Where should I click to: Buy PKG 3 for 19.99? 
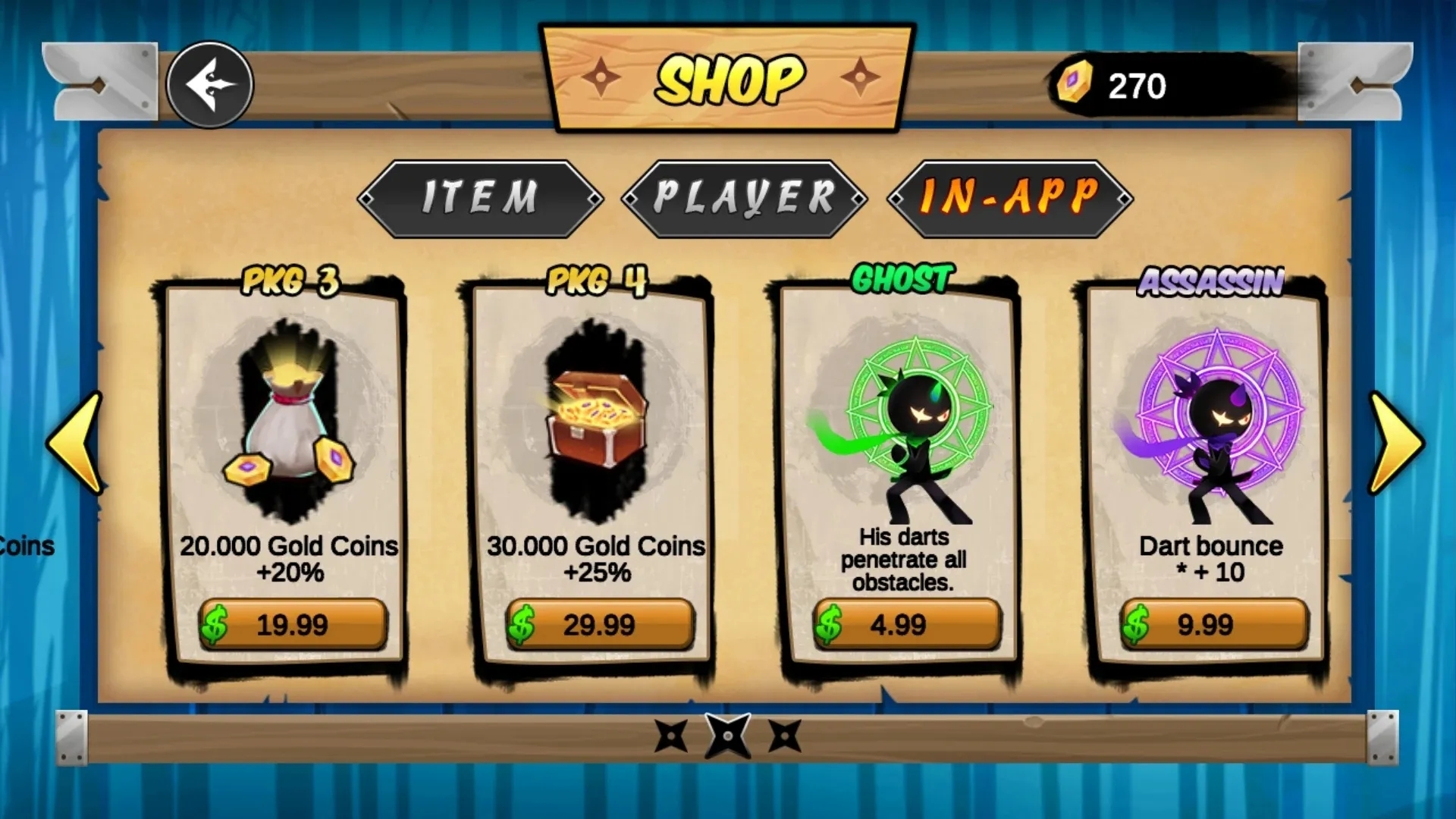pos(293,625)
